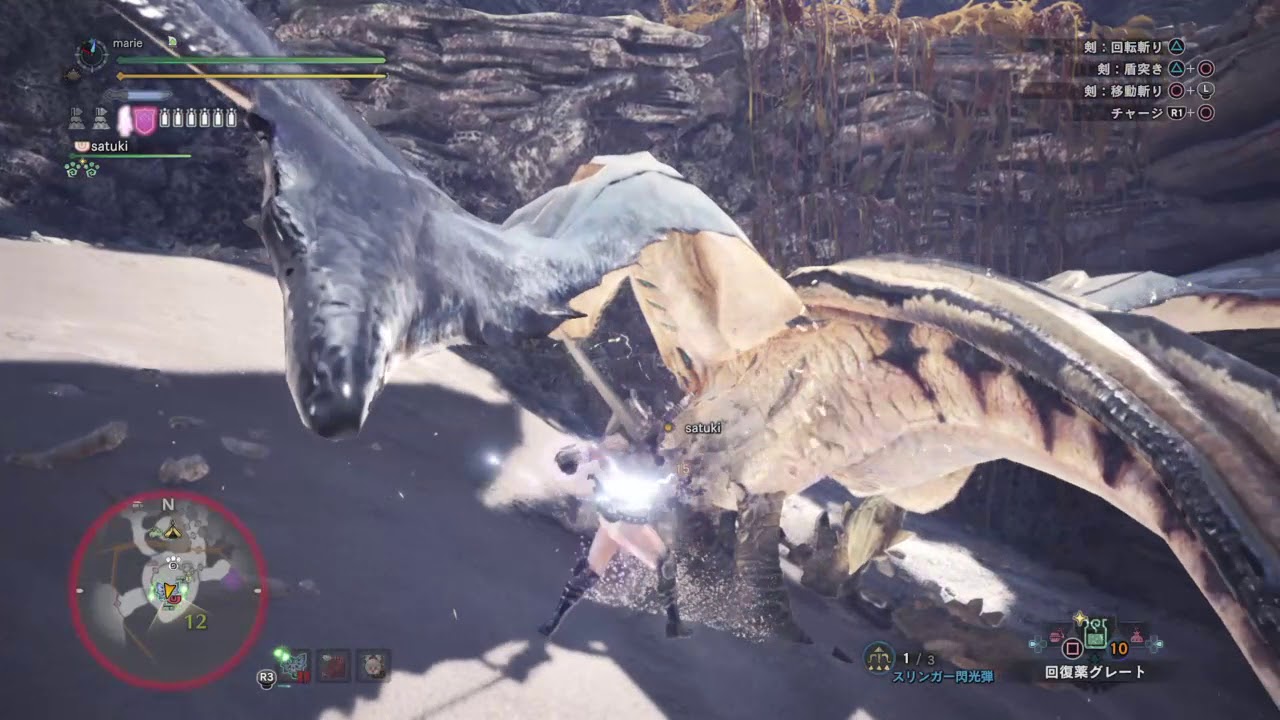Select the yellow camp tent marker on minimap
The width and height of the screenshot is (1280, 720).
[172, 530]
